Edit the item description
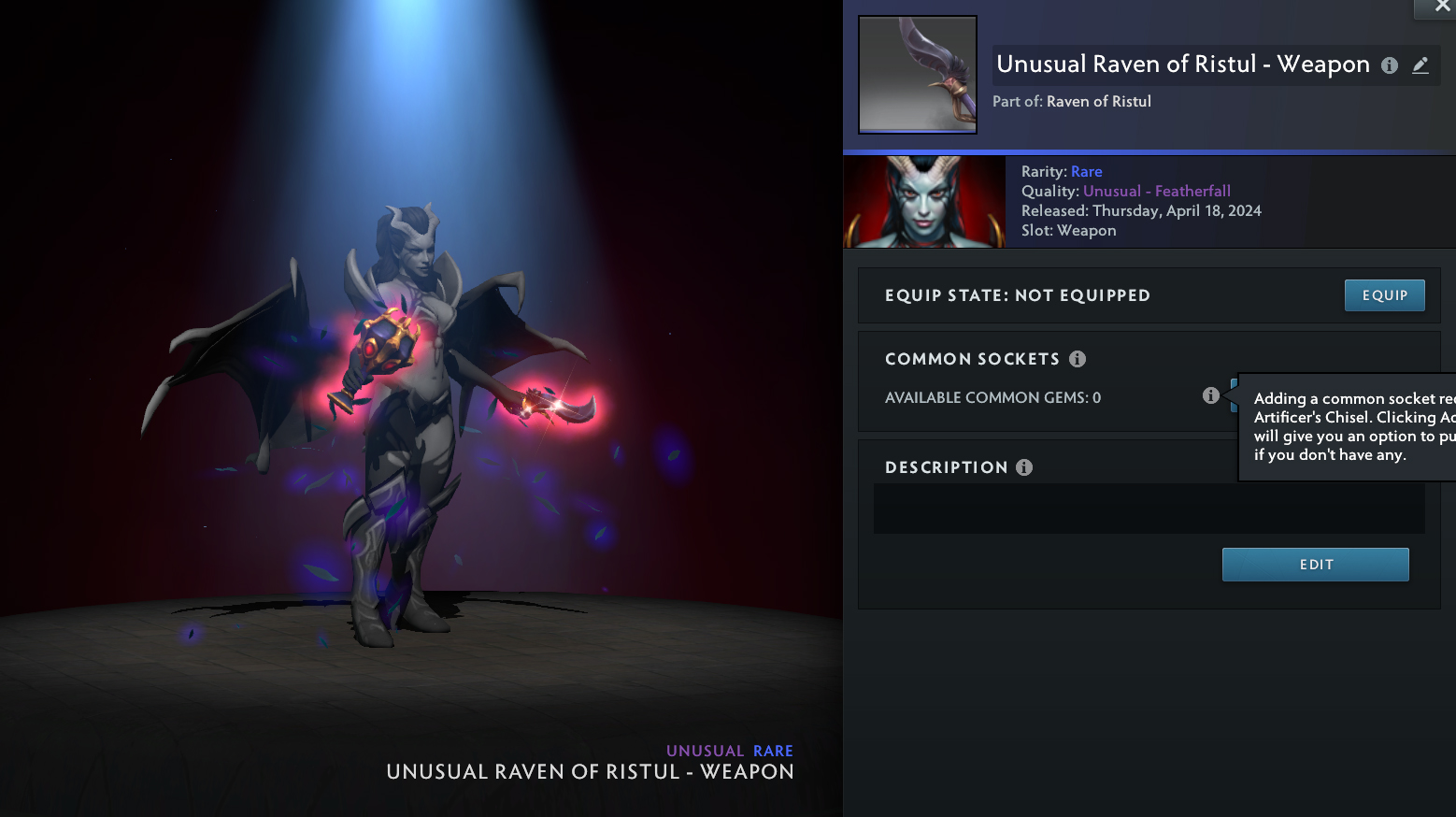This screenshot has width=1456, height=817. pos(1315,565)
